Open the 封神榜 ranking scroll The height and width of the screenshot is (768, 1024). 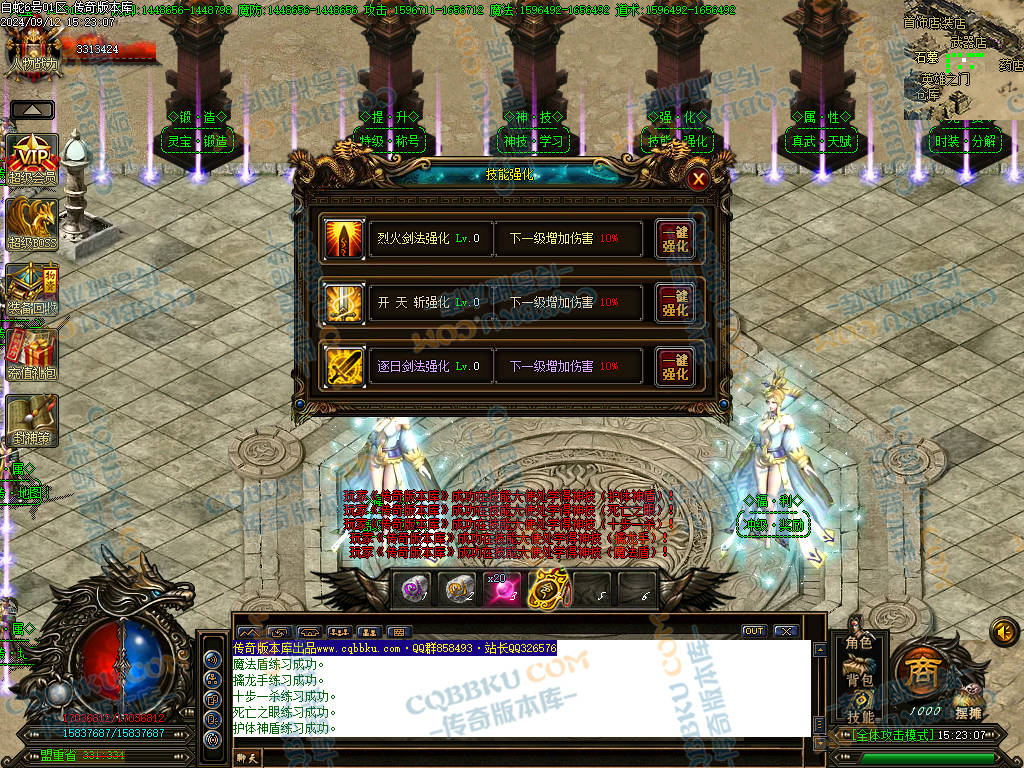click(32, 419)
